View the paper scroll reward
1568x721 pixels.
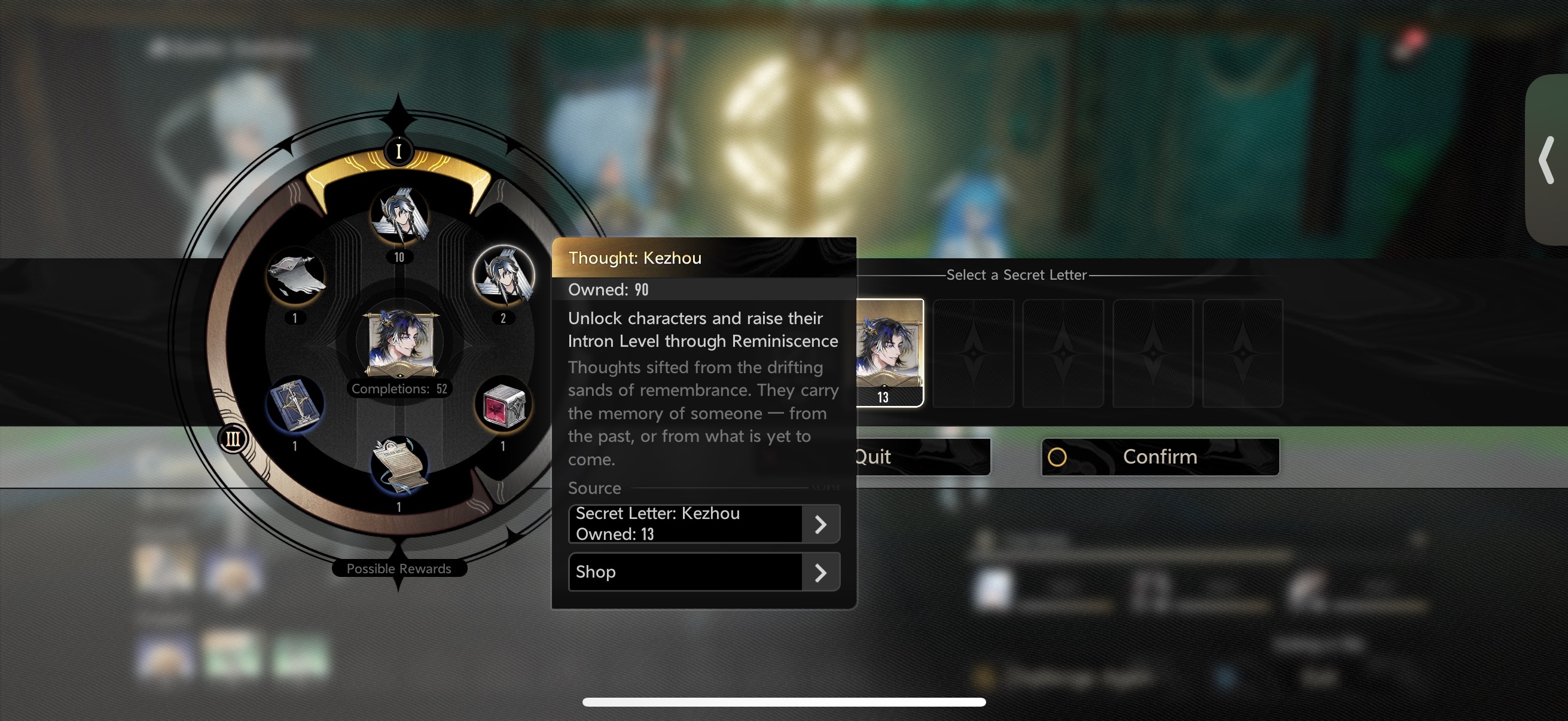(x=399, y=466)
